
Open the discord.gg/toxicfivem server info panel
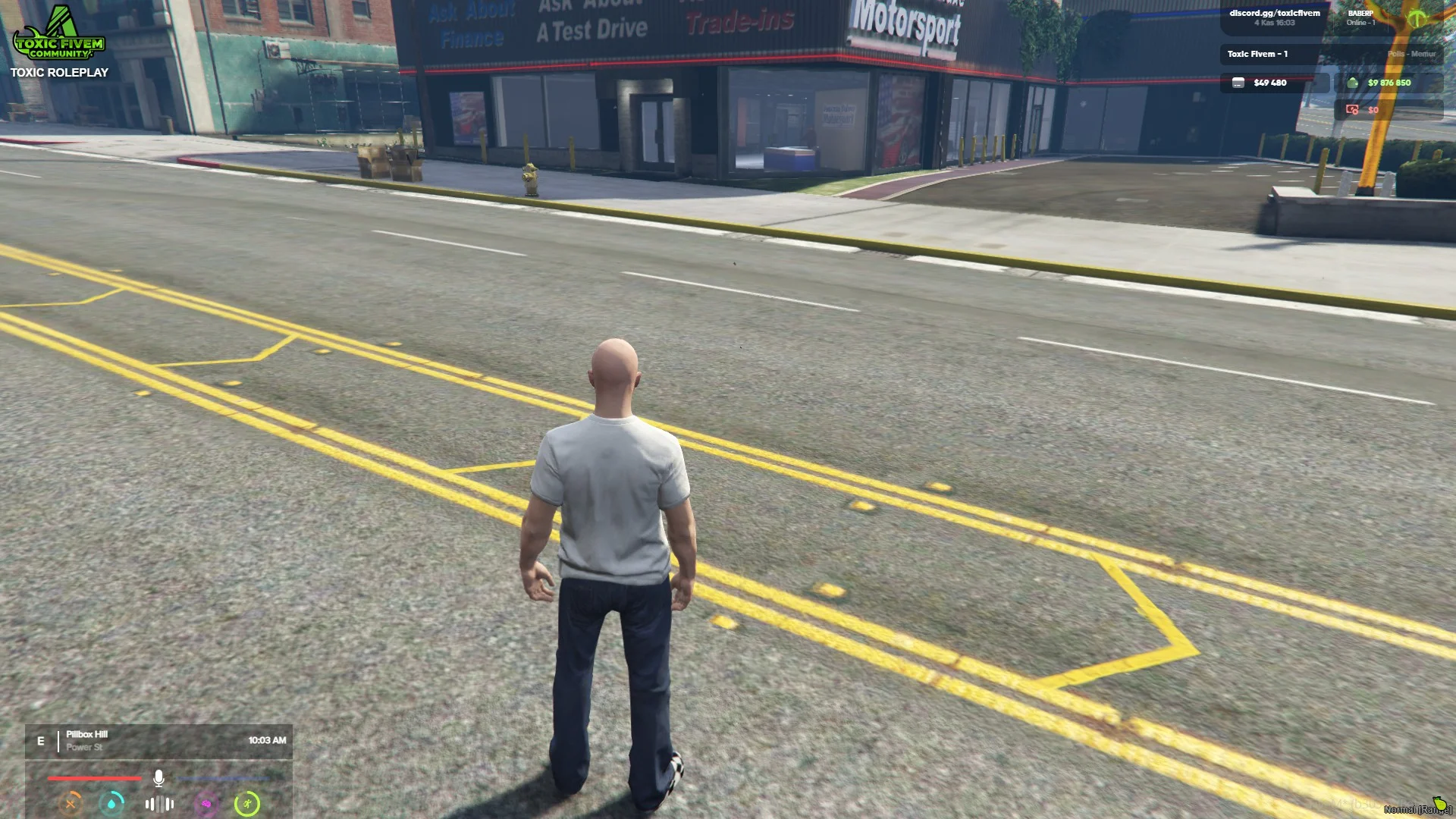click(x=1274, y=17)
